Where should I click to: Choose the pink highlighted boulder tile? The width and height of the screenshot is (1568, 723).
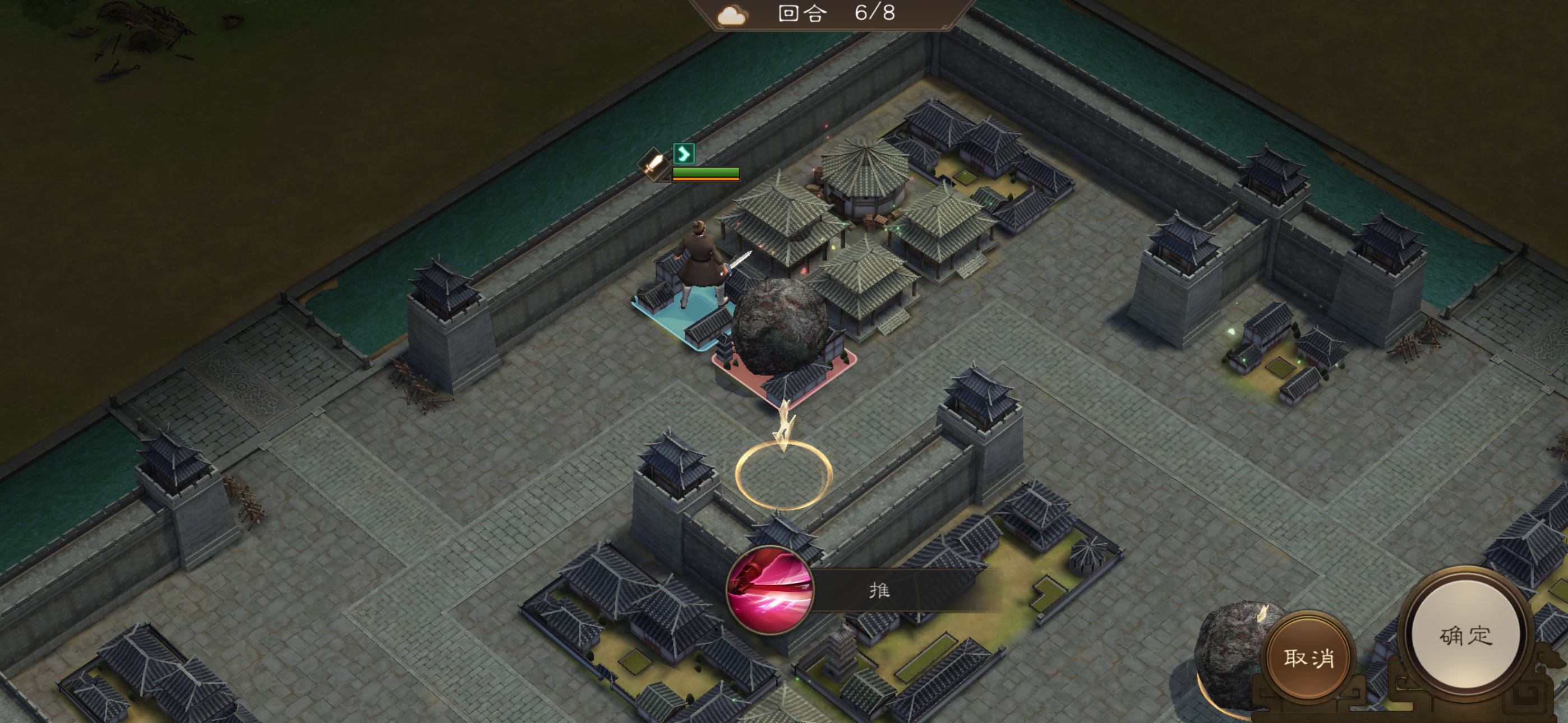[784, 365]
